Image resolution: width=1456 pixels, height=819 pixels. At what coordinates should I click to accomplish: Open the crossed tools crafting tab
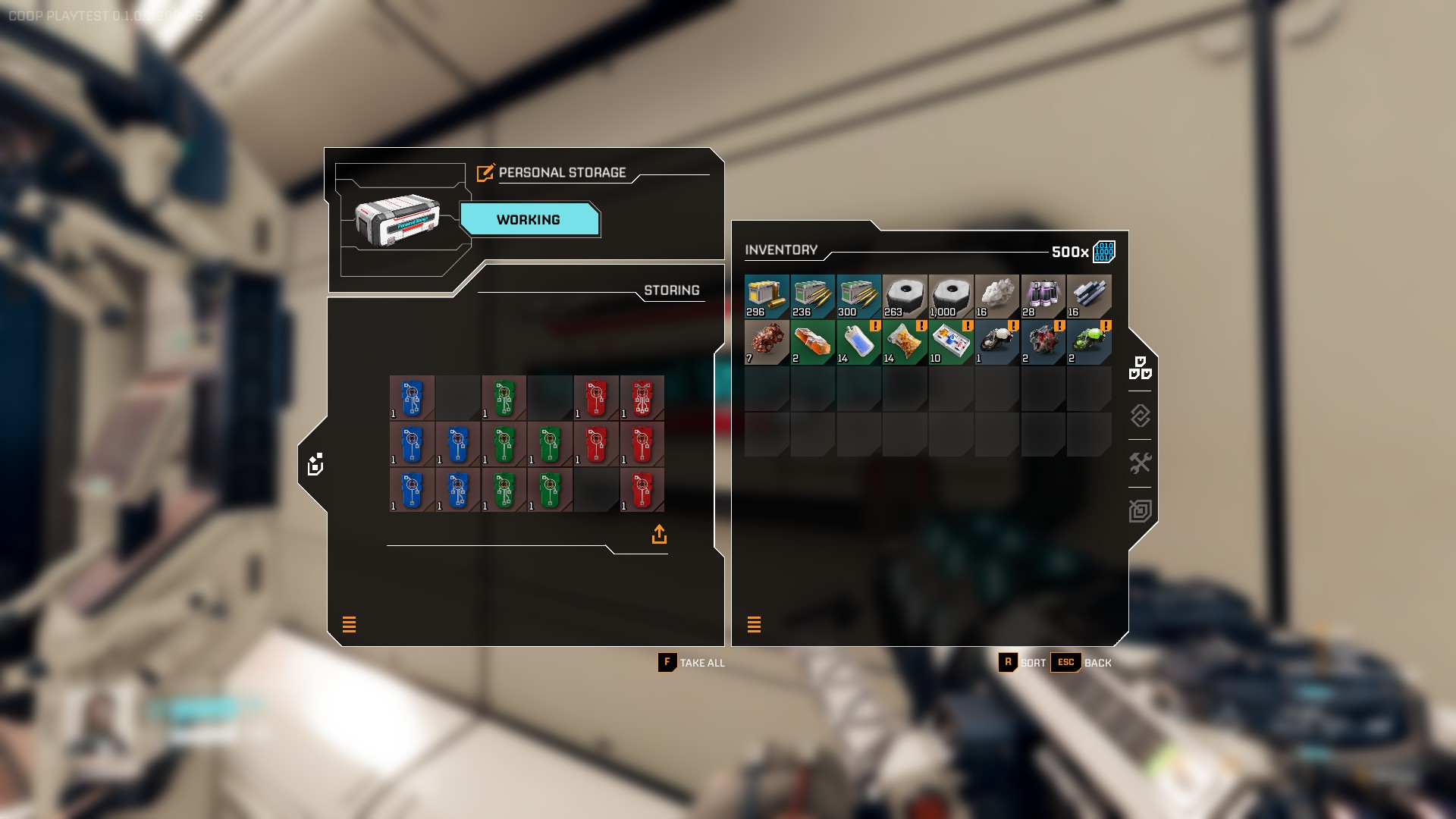coord(1140,463)
